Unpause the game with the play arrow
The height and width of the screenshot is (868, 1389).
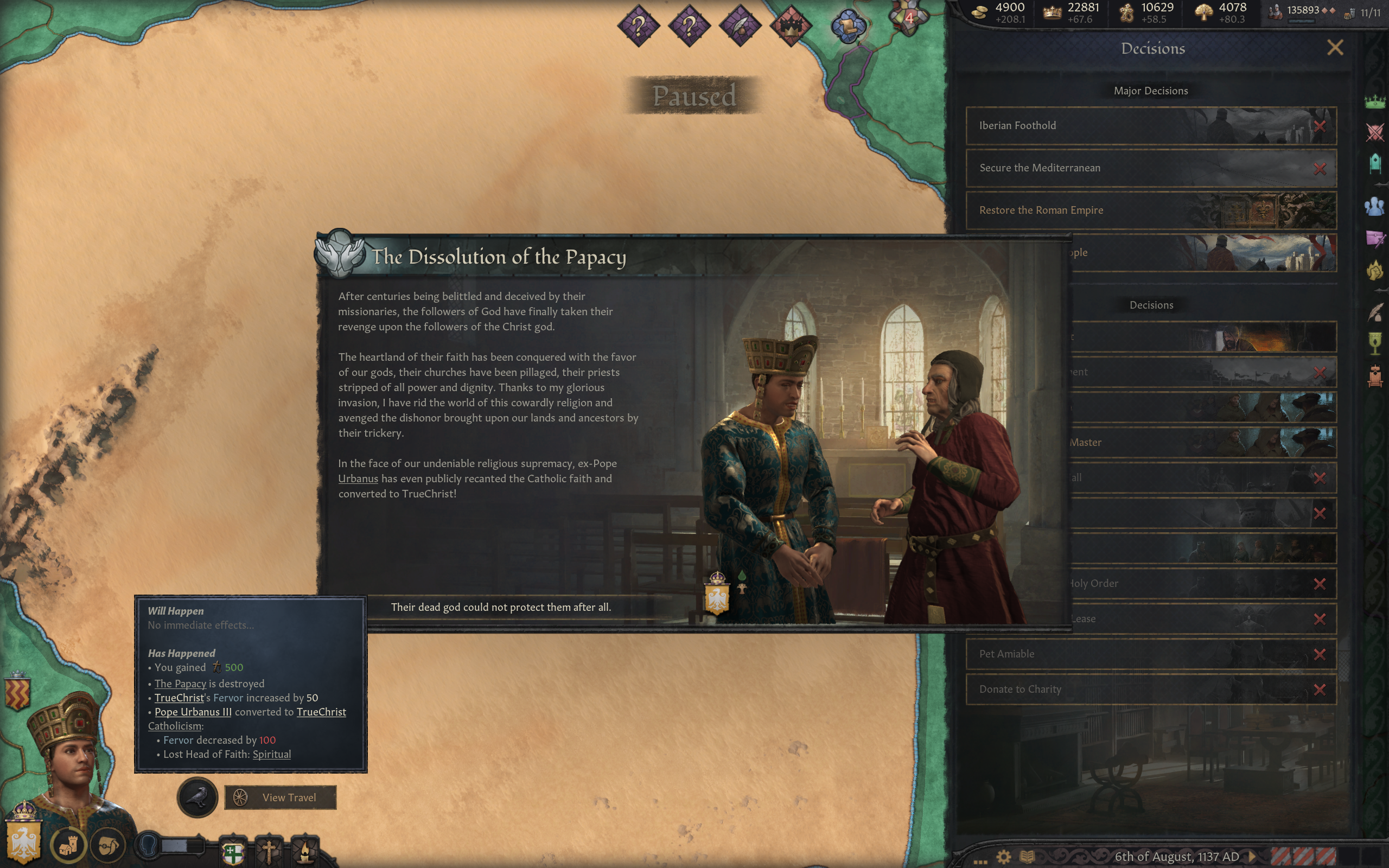tap(1252, 857)
